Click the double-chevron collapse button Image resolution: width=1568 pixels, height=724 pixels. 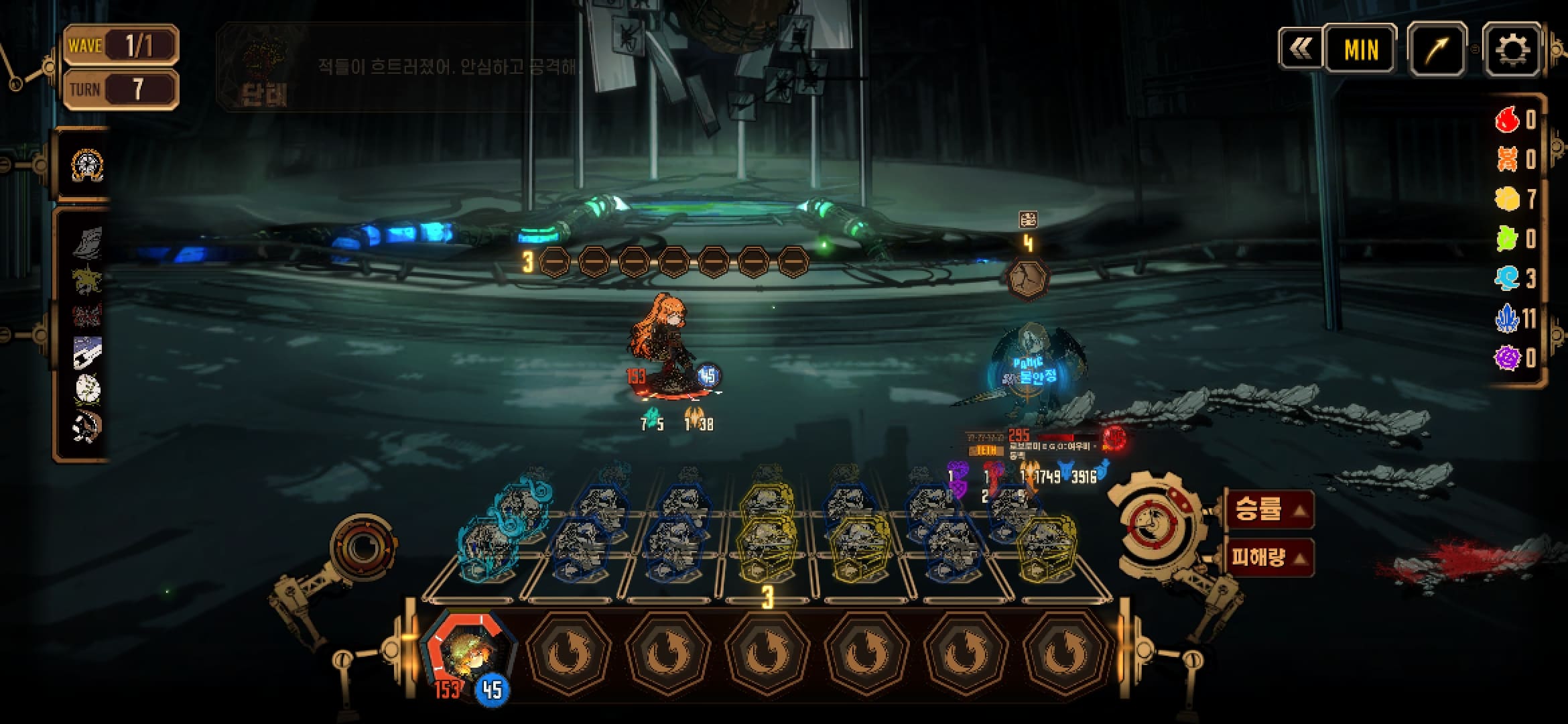click(x=1301, y=48)
